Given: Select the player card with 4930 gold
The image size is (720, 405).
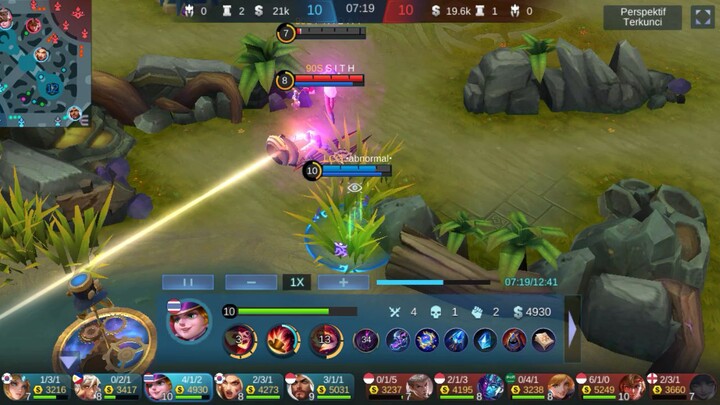Looking at the screenshot, I should point(178,386).
